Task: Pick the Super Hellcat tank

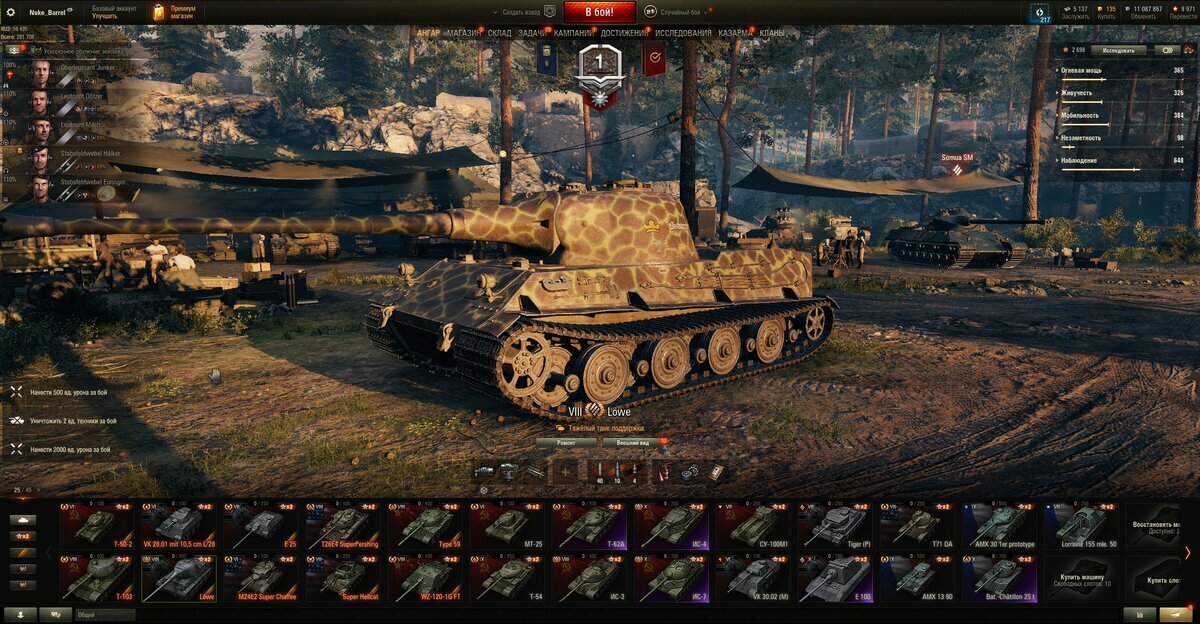Action: 347,578
